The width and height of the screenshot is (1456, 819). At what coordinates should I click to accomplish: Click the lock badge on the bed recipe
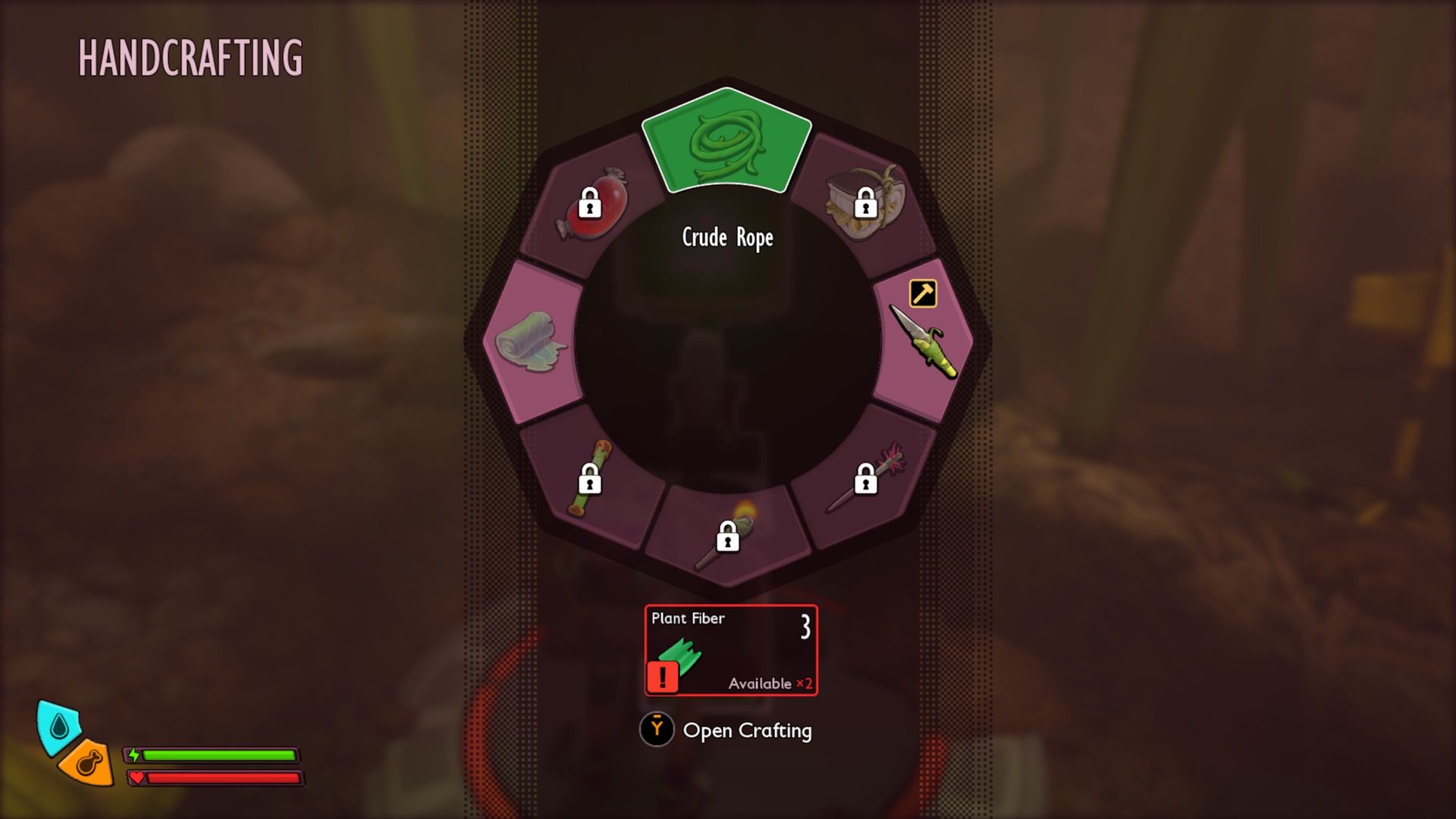tap(866, 202)
